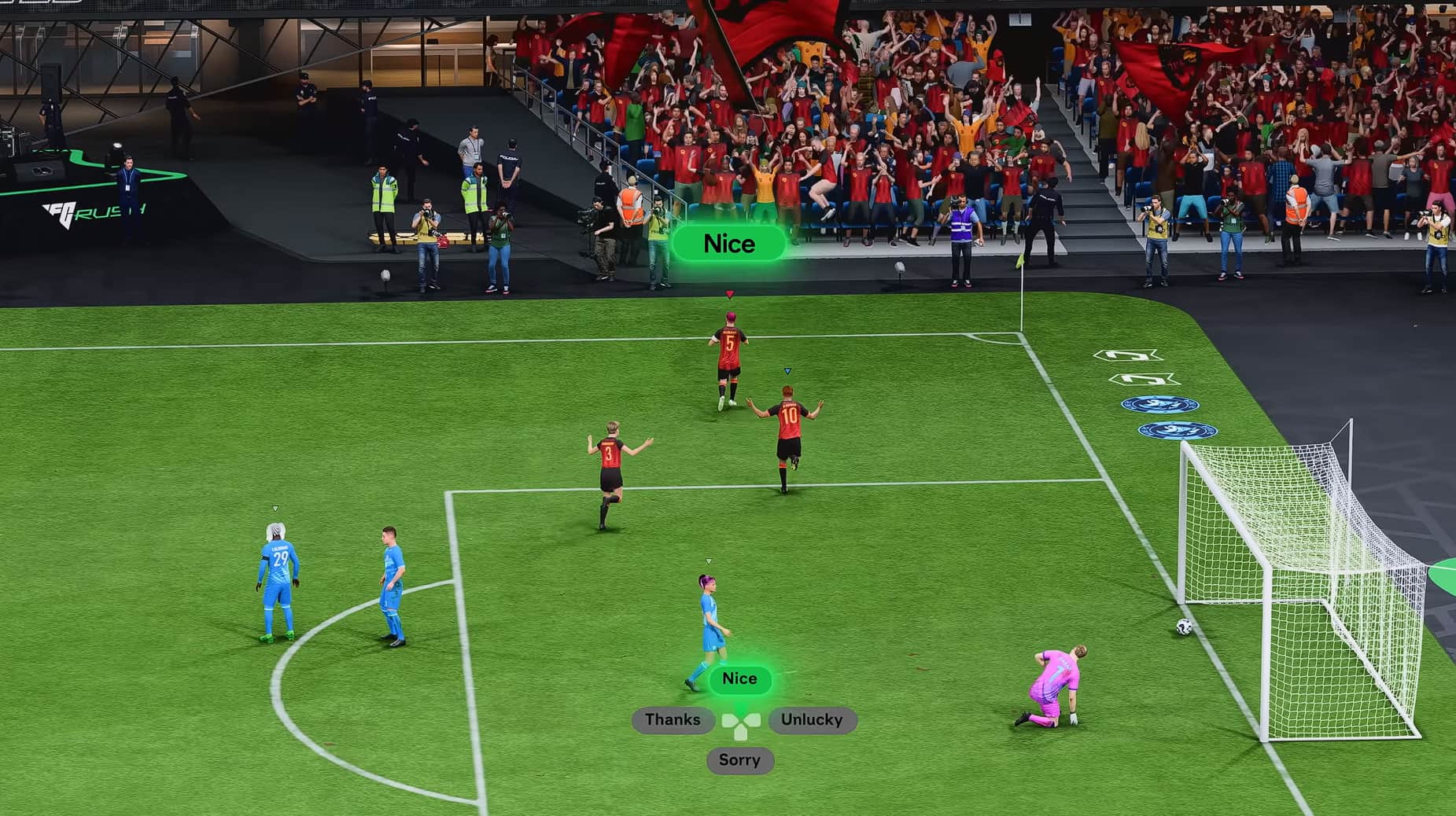
Task: Click the upper blue FC Rush crest decal
Action: (1159, 404)
